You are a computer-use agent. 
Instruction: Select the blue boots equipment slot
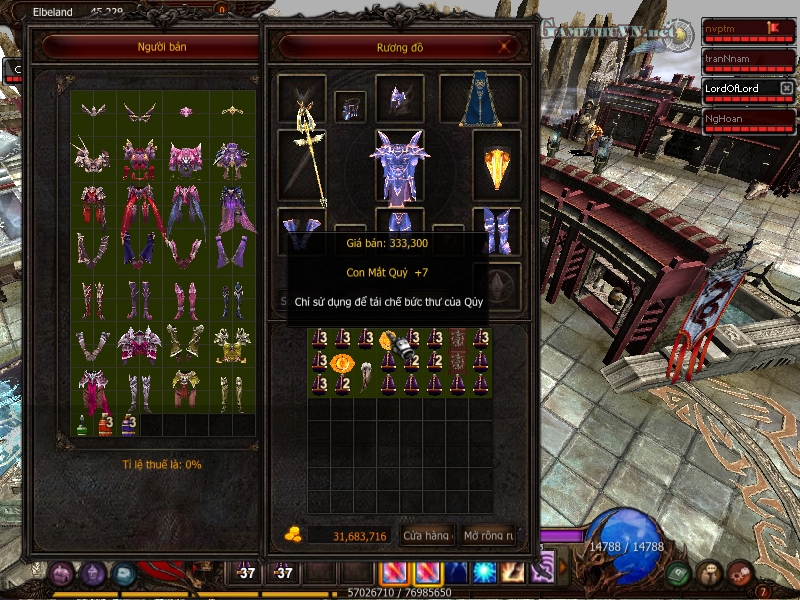point(496,230)
